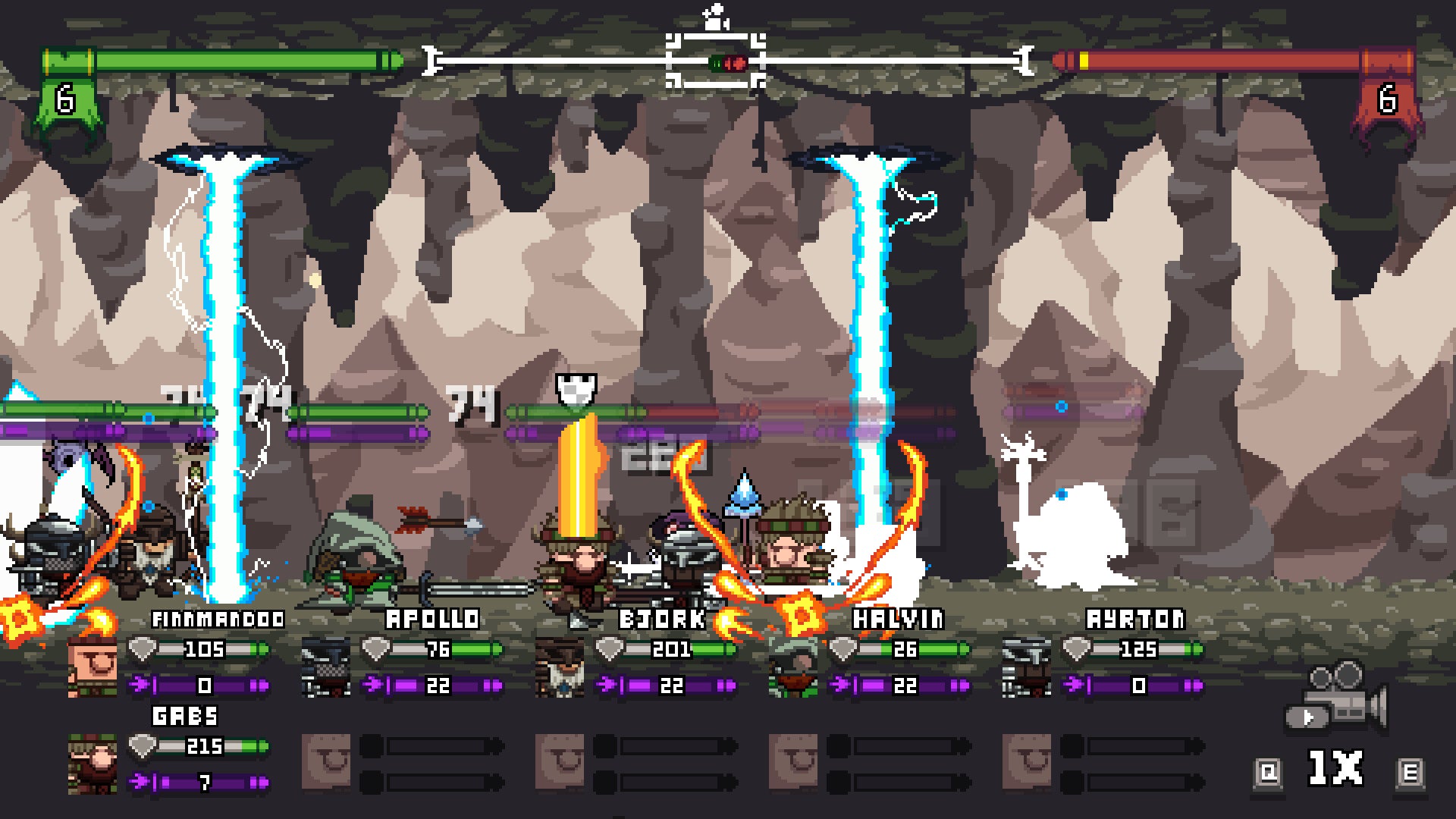Click Ayrton's name label

pyautogui.click(x=1133, y=619)
